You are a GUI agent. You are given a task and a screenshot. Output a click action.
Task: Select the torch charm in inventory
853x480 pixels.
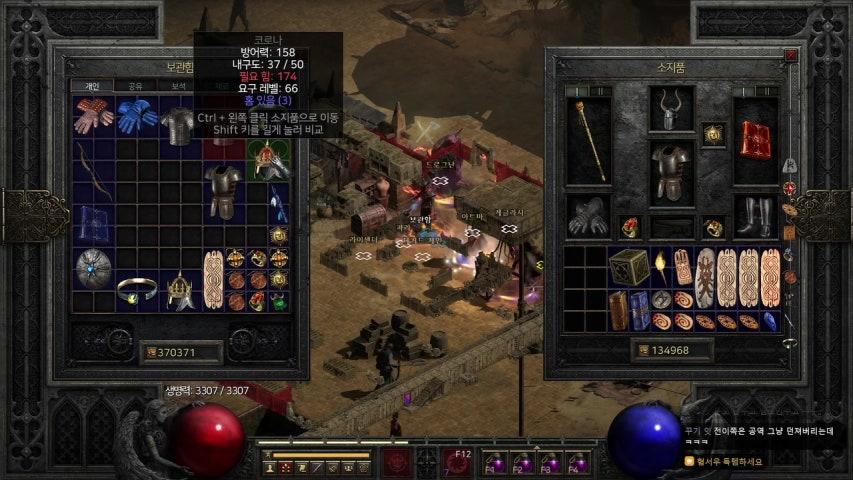[x=661, y=265]
